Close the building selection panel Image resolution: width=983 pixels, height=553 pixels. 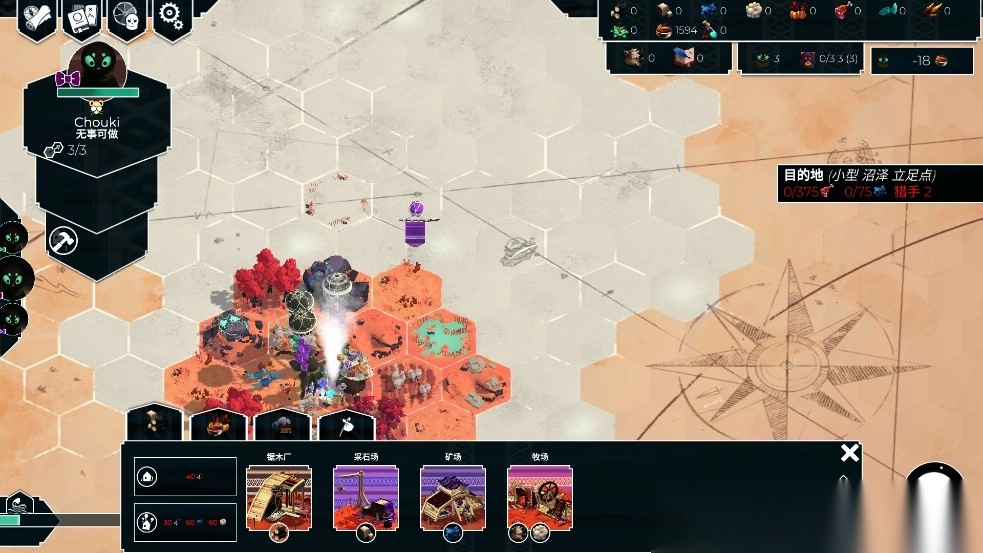849,453
